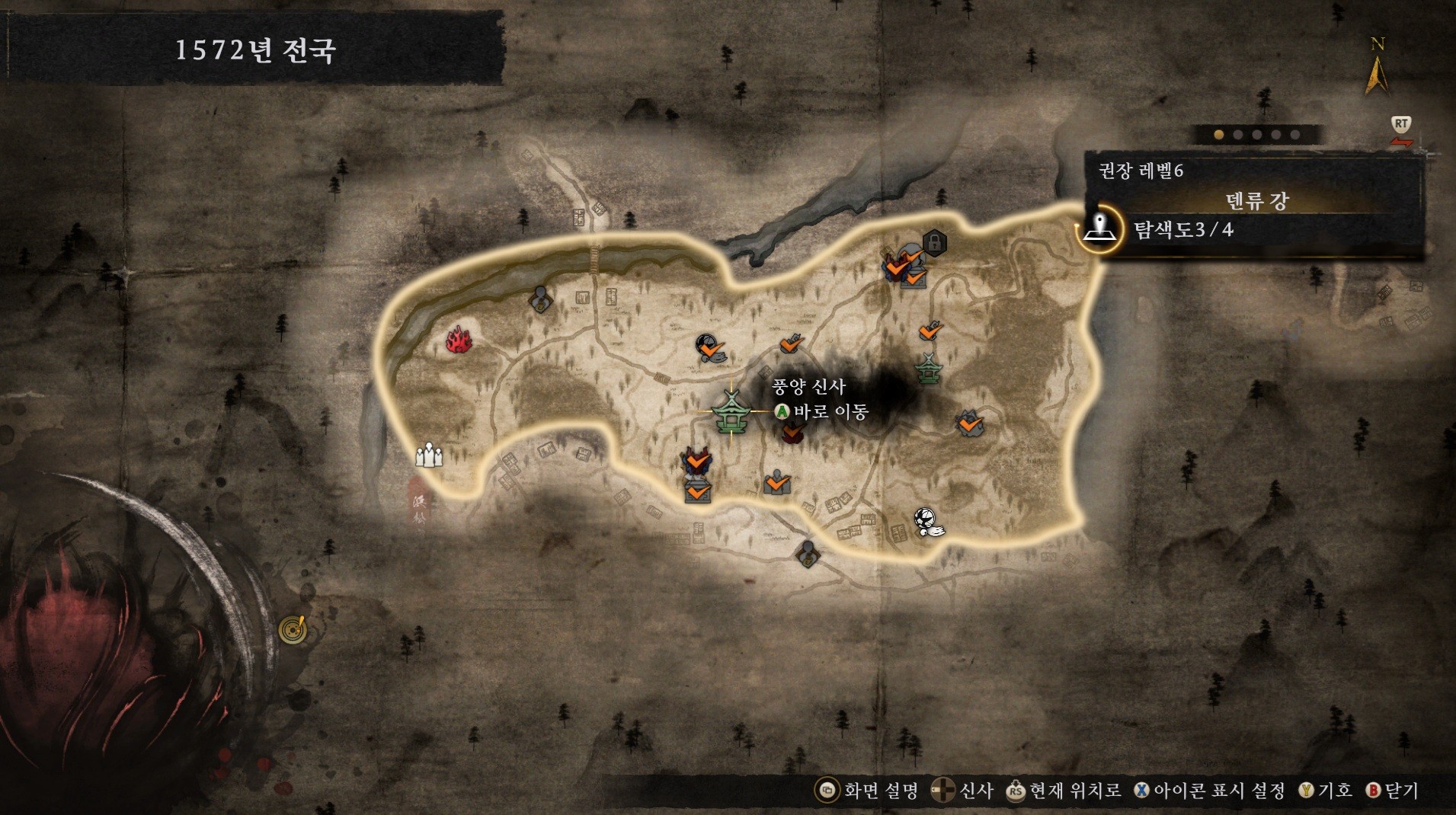Select the checked dark orb marker

pyautogui.click(x=710, y=348)
